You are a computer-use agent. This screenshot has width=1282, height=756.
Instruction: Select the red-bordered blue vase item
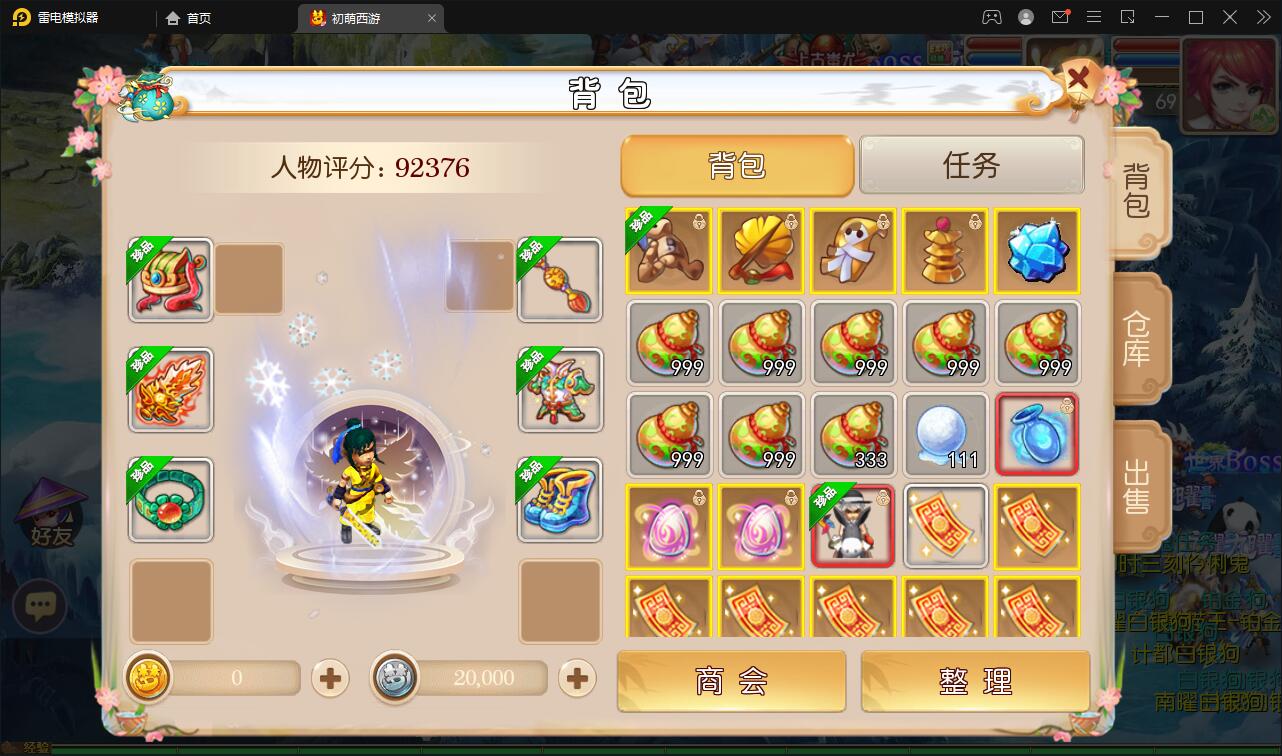[x=1037, y=434]
